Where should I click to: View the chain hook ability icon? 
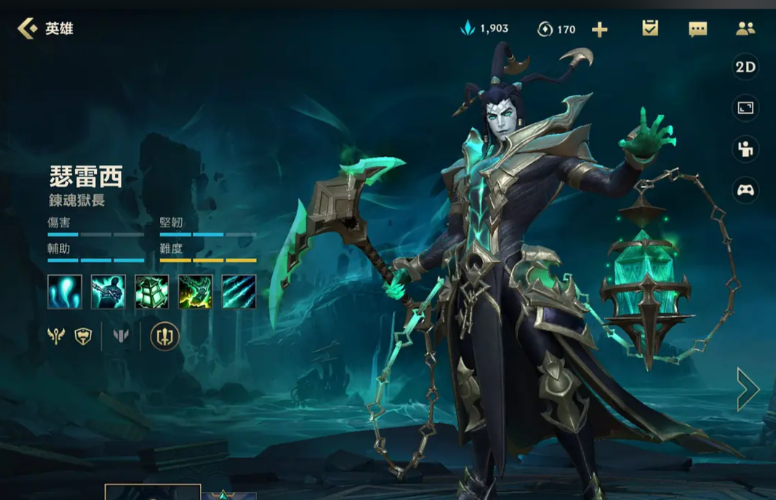[x=108, y=291]
